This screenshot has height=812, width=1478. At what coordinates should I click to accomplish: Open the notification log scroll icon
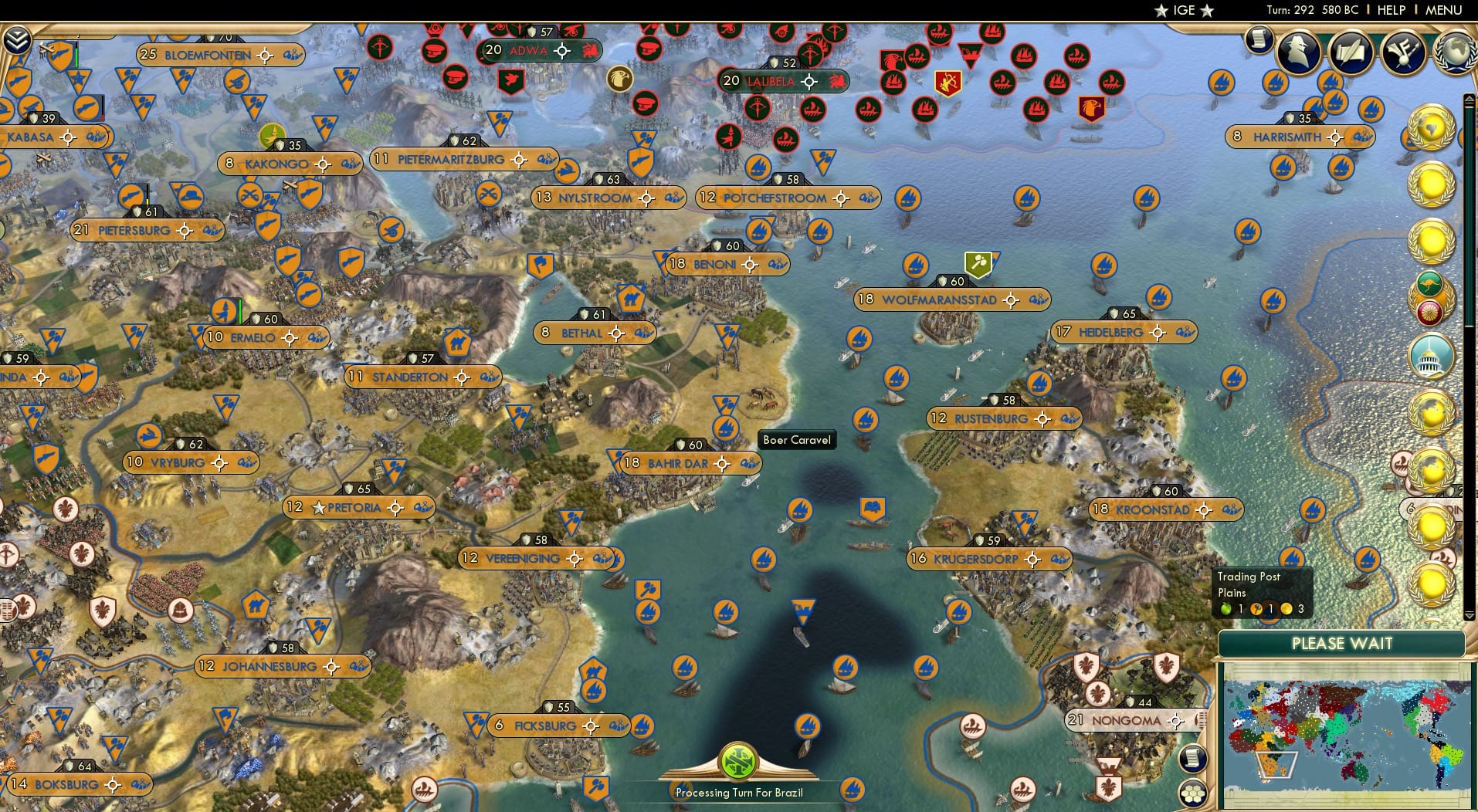point(1260,39)
